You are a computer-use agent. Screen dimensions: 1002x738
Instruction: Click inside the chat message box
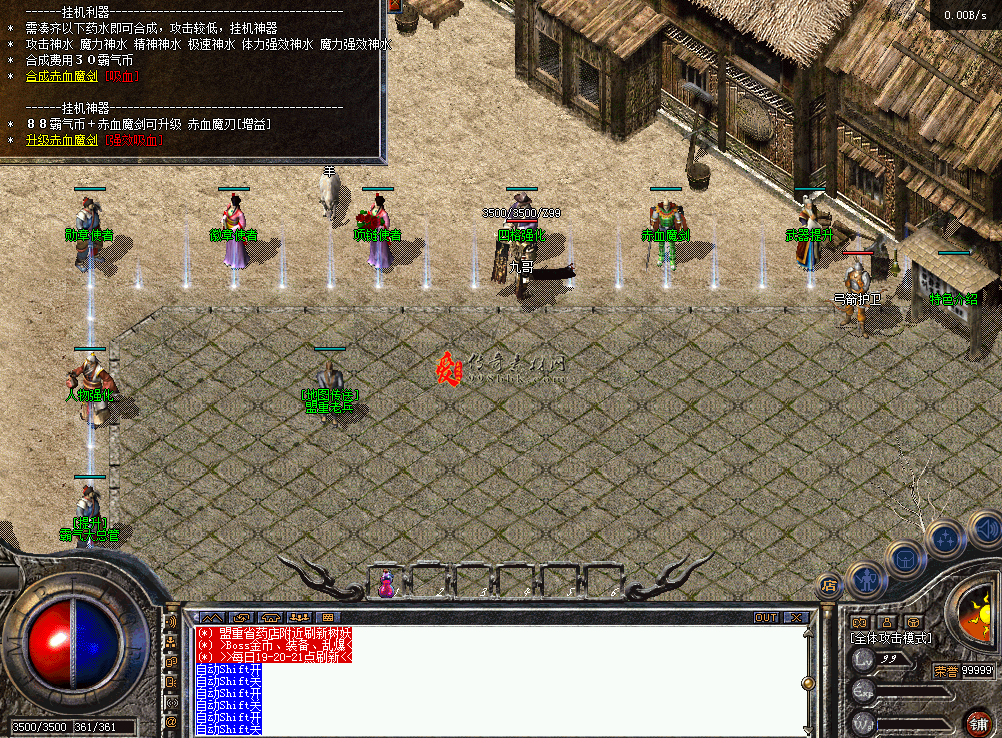click(x=500, y=680)
